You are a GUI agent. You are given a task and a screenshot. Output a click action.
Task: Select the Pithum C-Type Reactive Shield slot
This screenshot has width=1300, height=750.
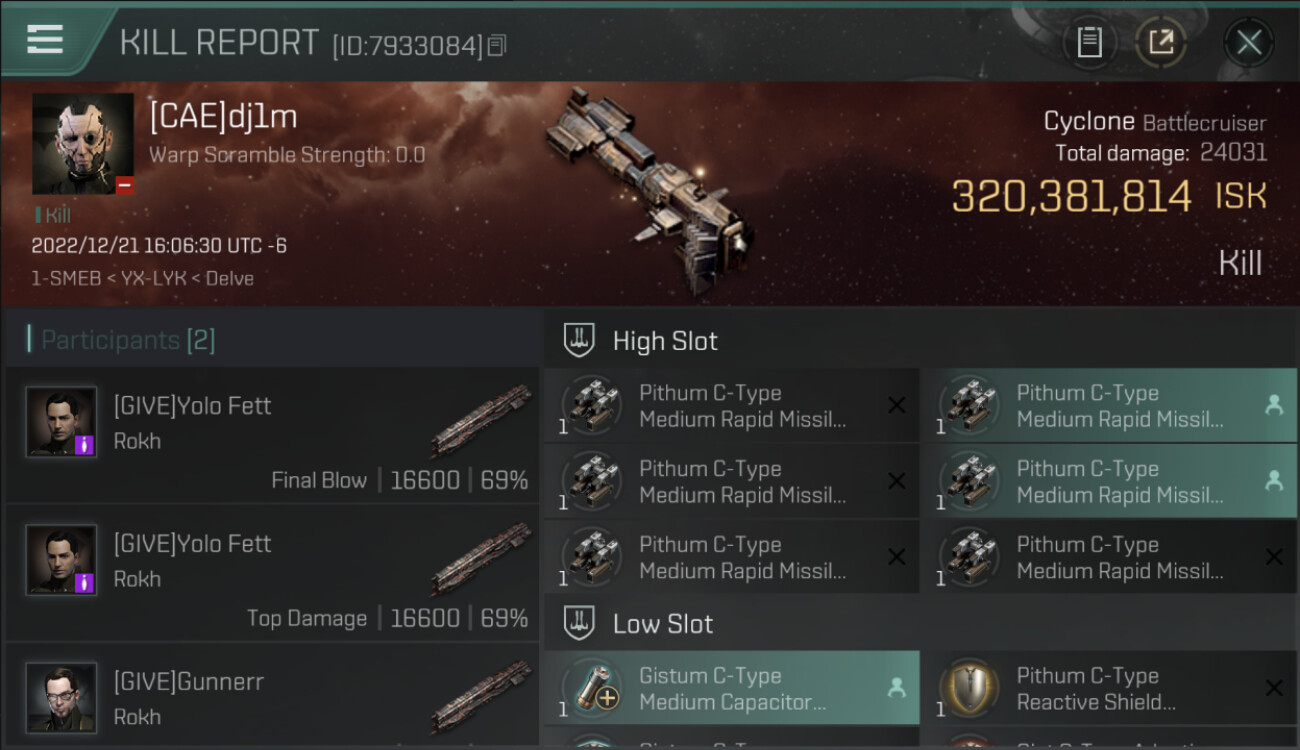click(1108, 688)
